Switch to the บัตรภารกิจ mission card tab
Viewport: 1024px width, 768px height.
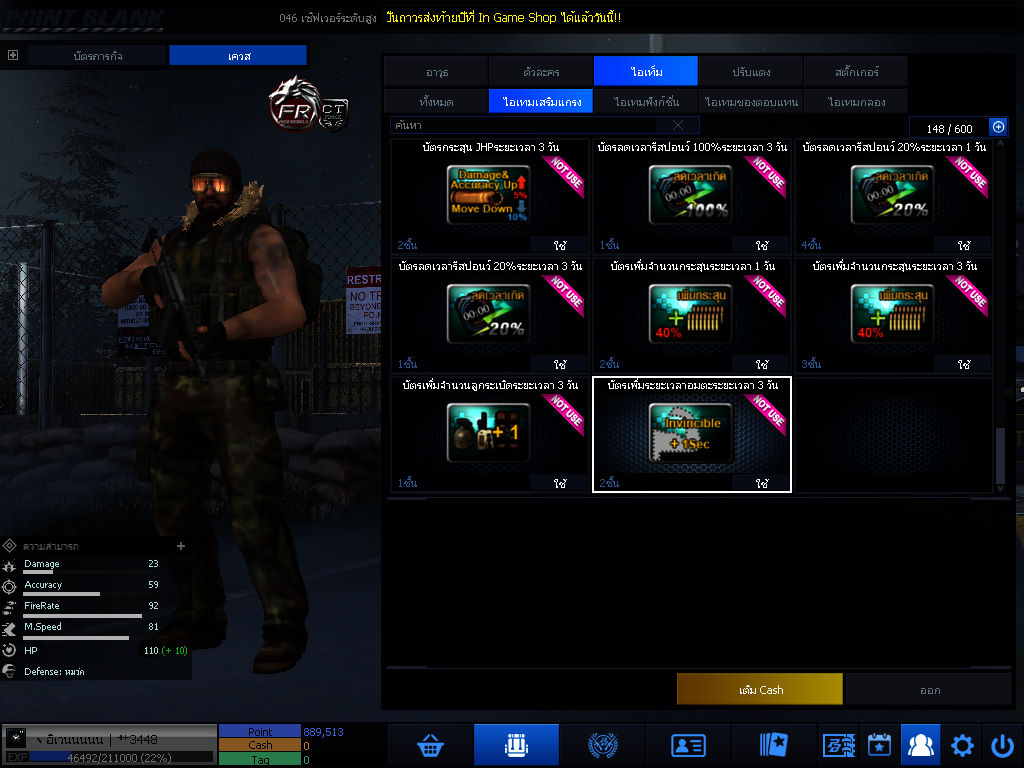point(97,56)
